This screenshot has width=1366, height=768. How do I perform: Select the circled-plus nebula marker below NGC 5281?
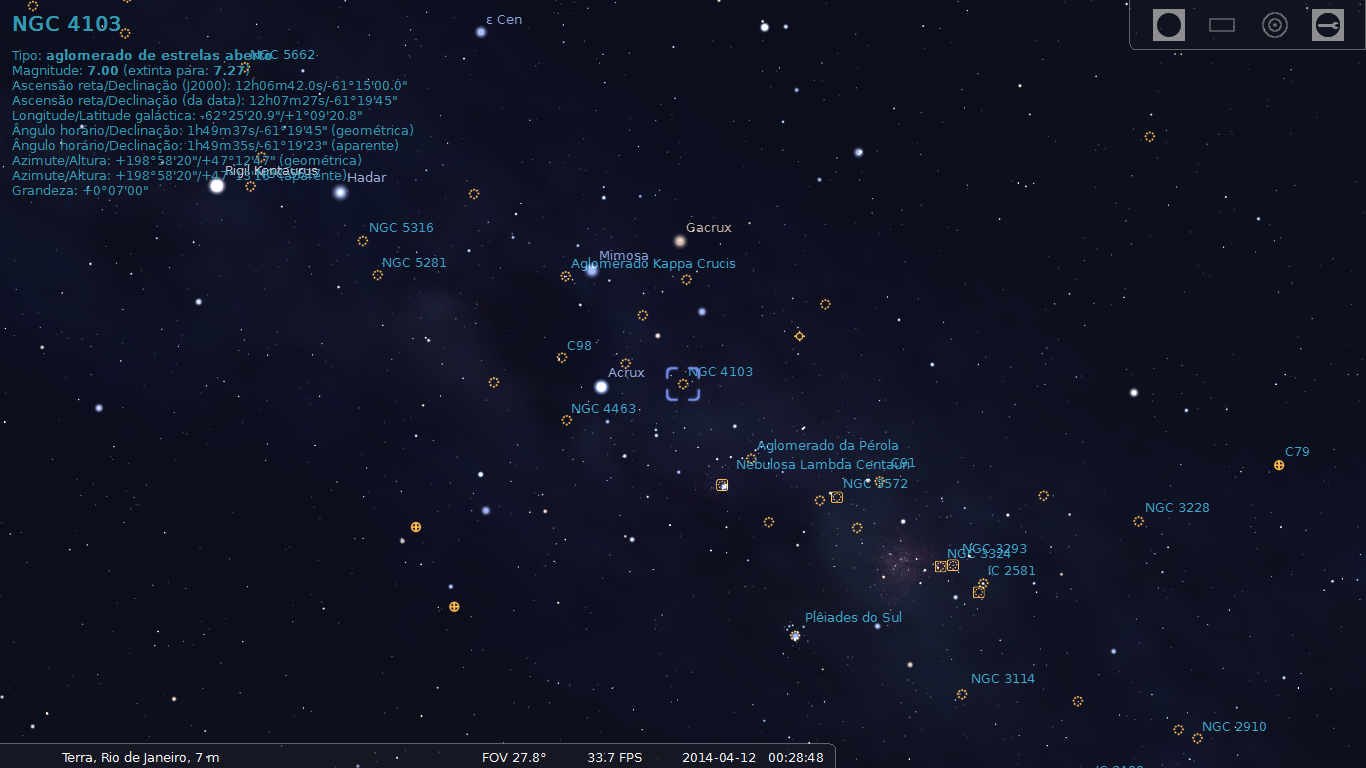[415, 526]
